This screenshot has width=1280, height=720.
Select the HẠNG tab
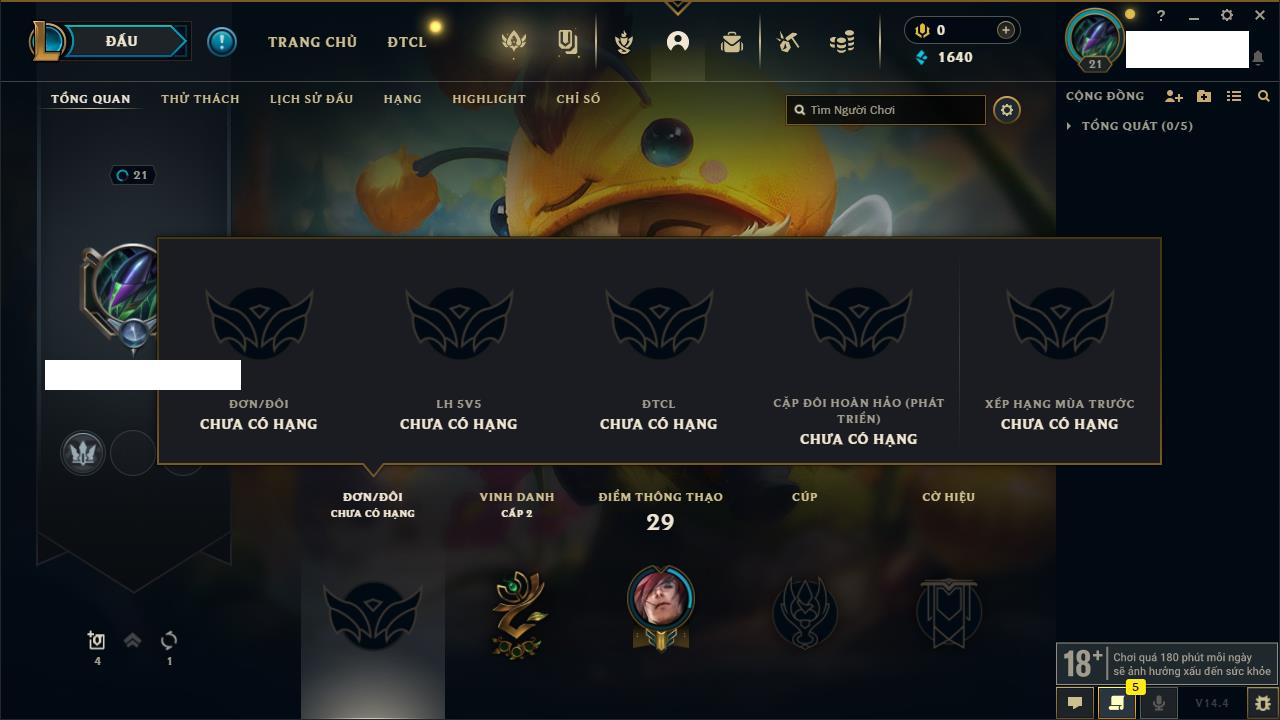[402, 99]
